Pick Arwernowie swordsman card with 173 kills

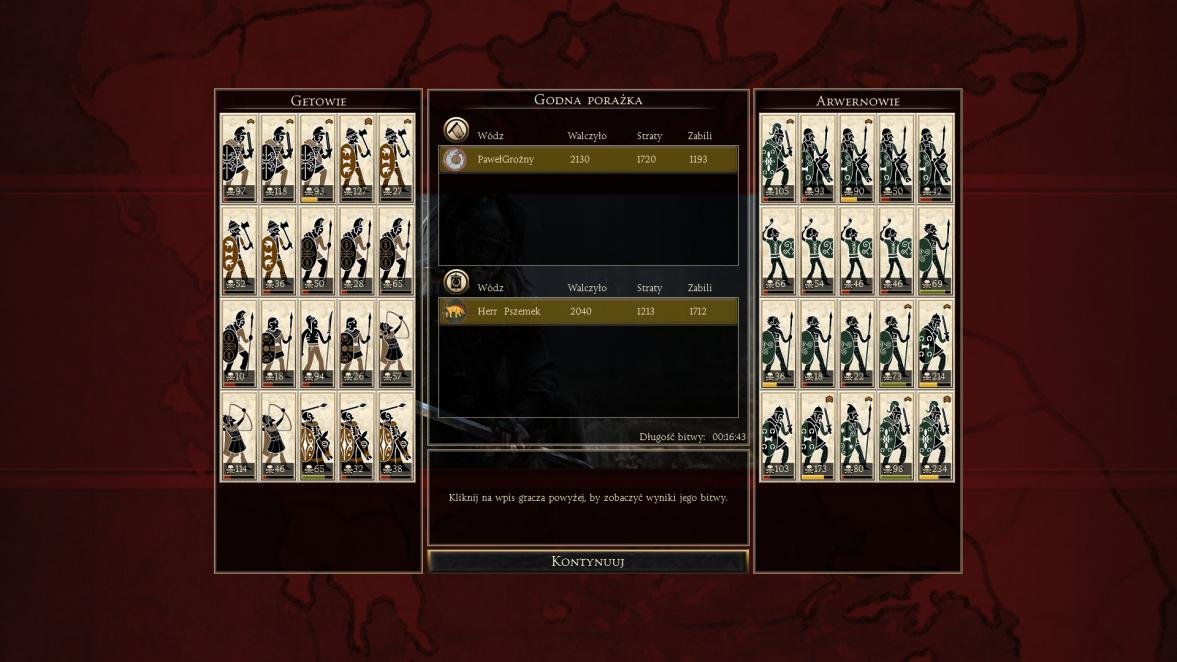[817, 437]
